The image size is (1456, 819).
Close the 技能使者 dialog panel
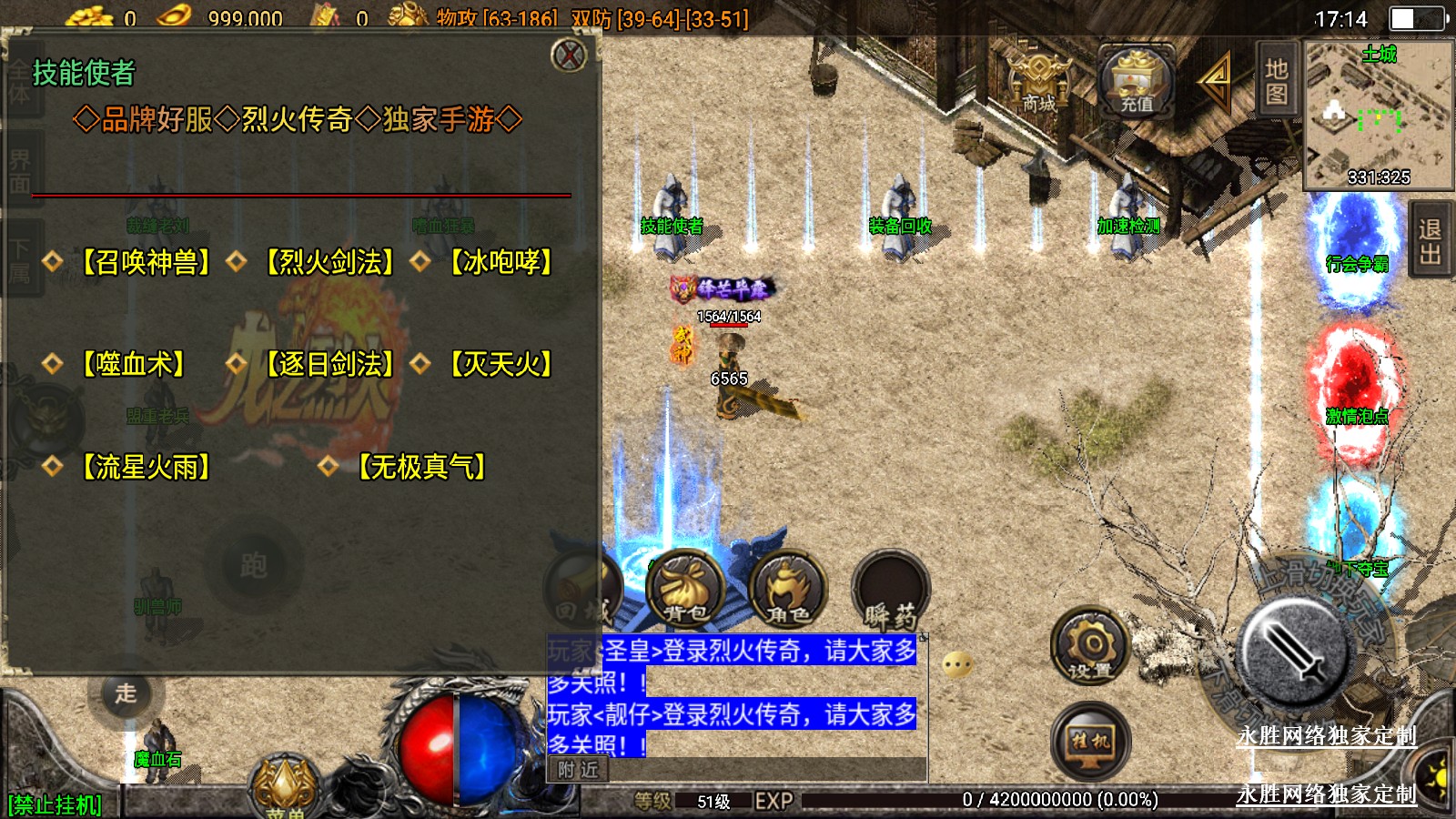(570, 56)
